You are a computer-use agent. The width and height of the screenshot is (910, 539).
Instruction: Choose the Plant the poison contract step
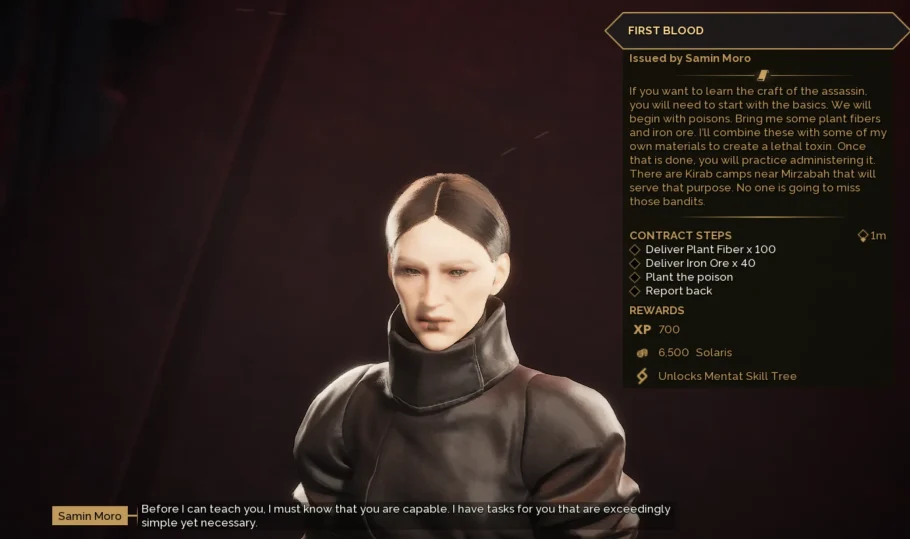pyautogui.click(x=688, y=277)
